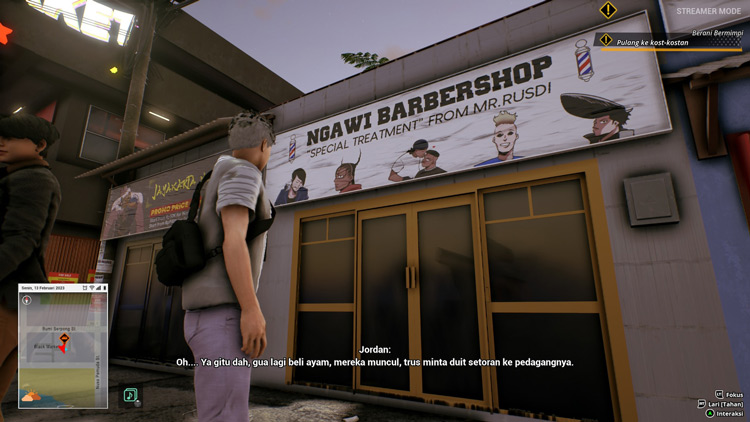Screen dimensions: 750x422
Task: Click the yellow quest waypoint diamond marker
Action: coord(608,11)
